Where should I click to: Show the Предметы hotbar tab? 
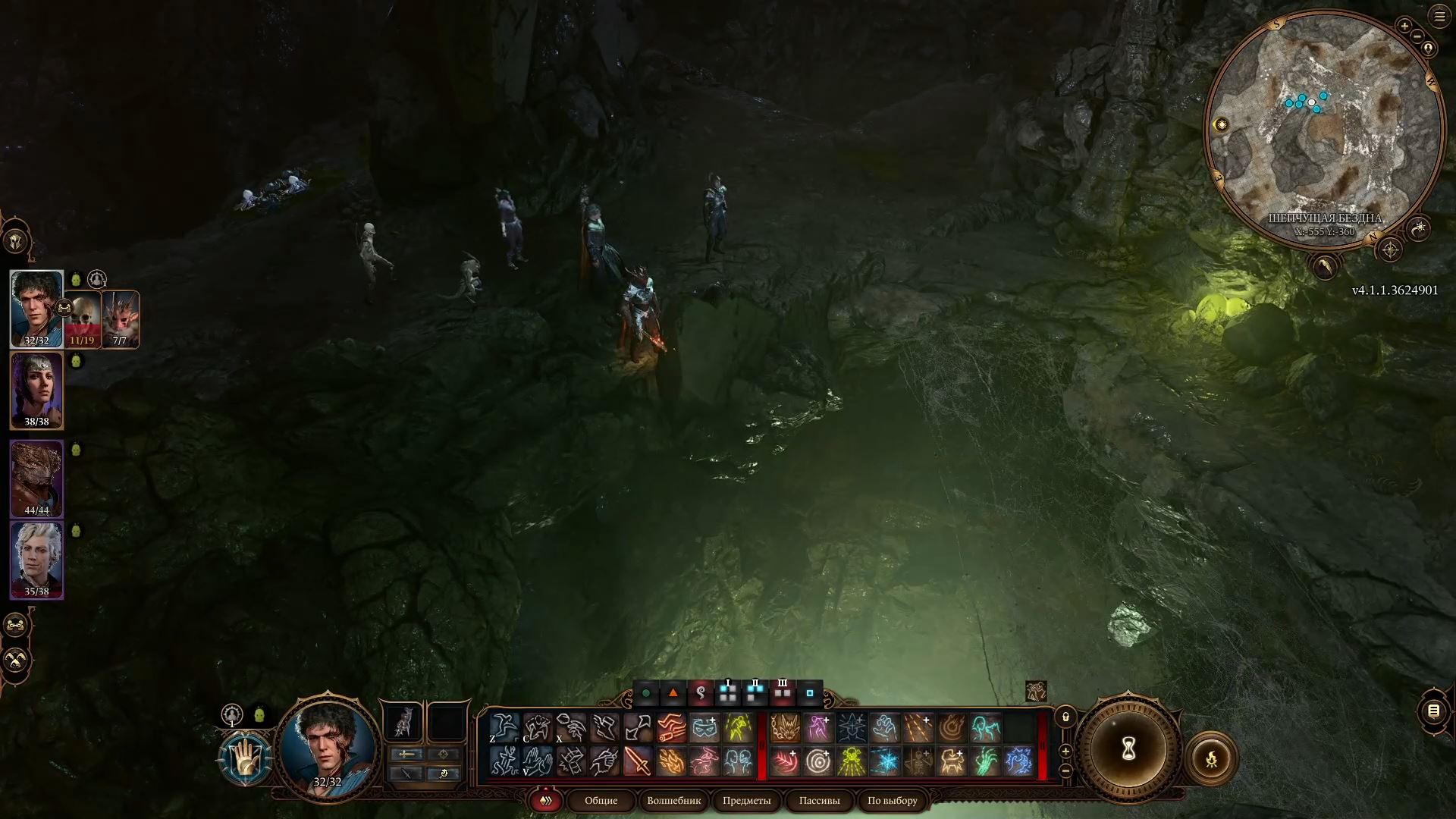click(746, 800)
